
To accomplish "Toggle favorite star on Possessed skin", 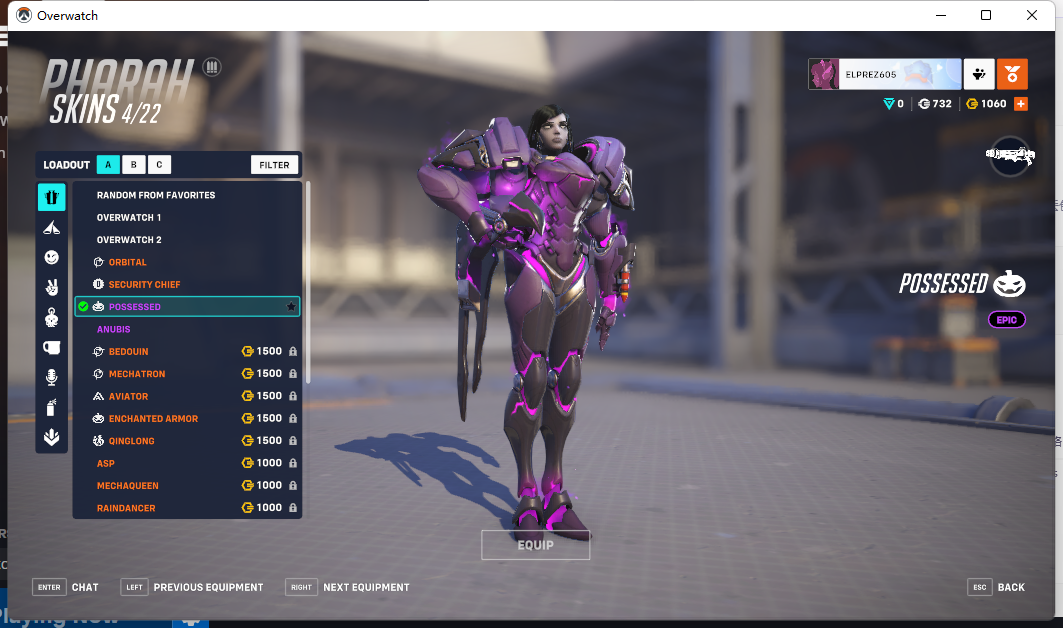I will (291, 307).
